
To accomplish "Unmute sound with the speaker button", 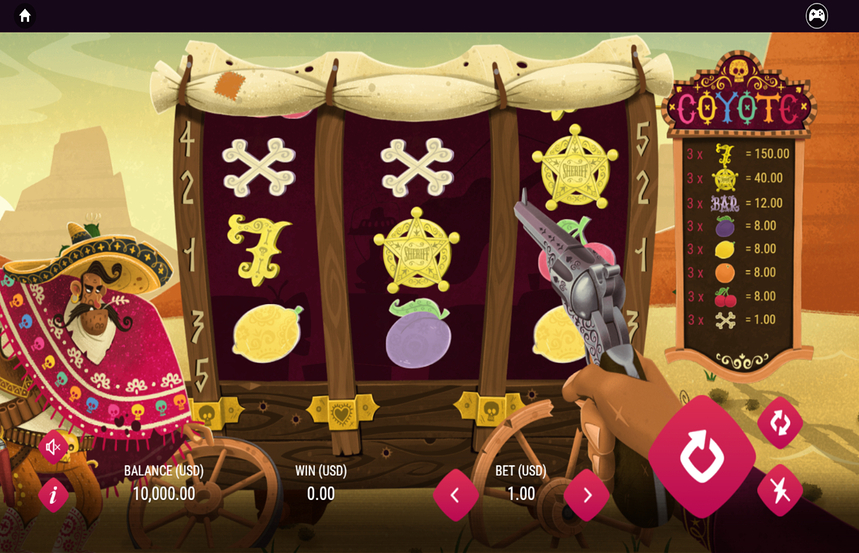I will [53, 447].
